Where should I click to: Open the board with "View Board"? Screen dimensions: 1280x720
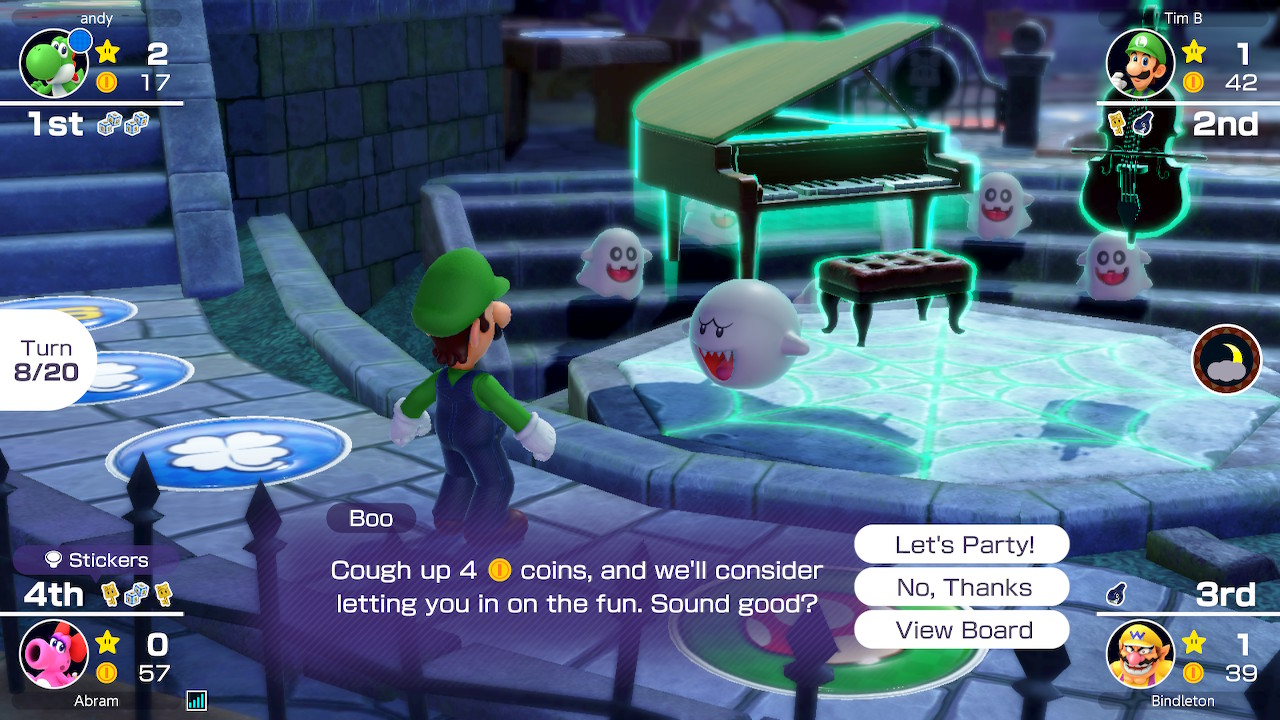(x=961, y=630)
